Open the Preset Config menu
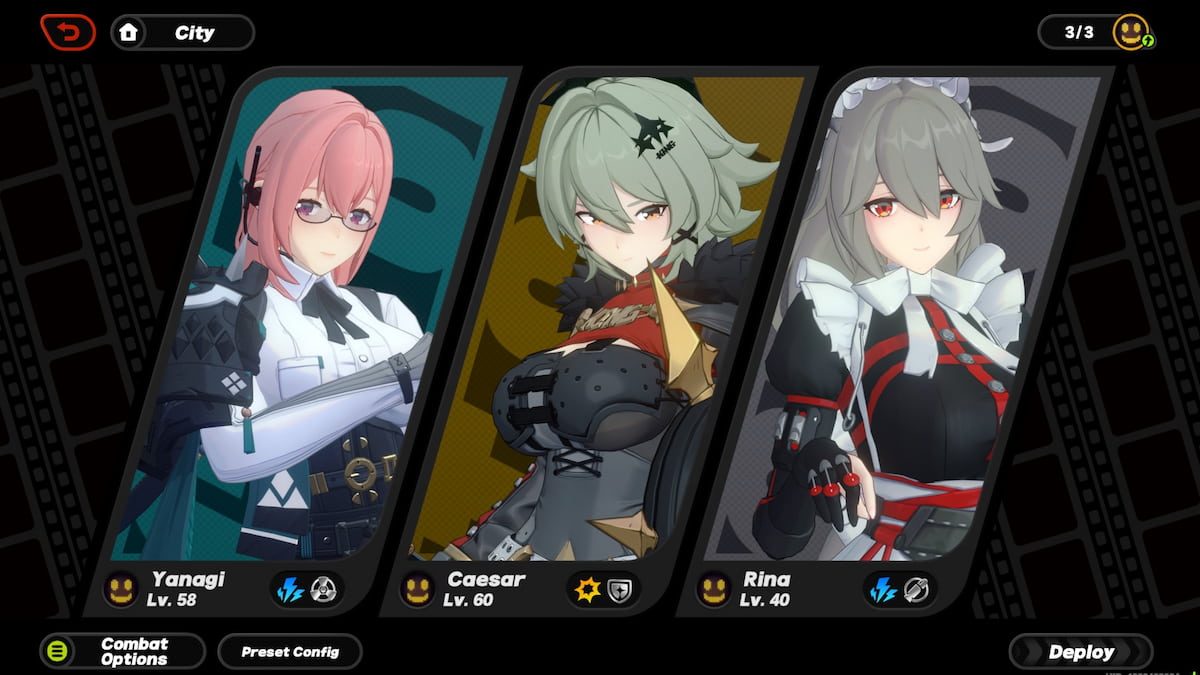Image resolution: width=1200 pixels, height=675 pixels. (x=290, y=652)
